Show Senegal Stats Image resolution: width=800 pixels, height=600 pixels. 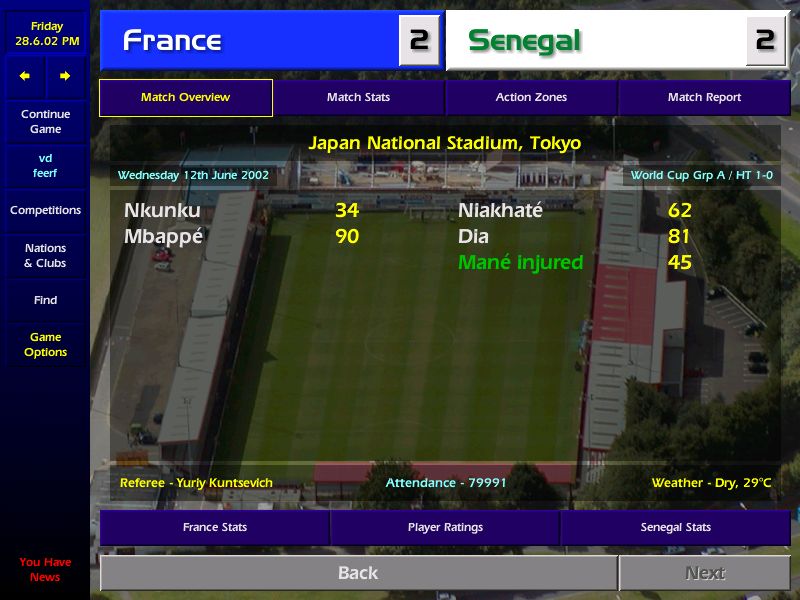(x=675, y=527)
